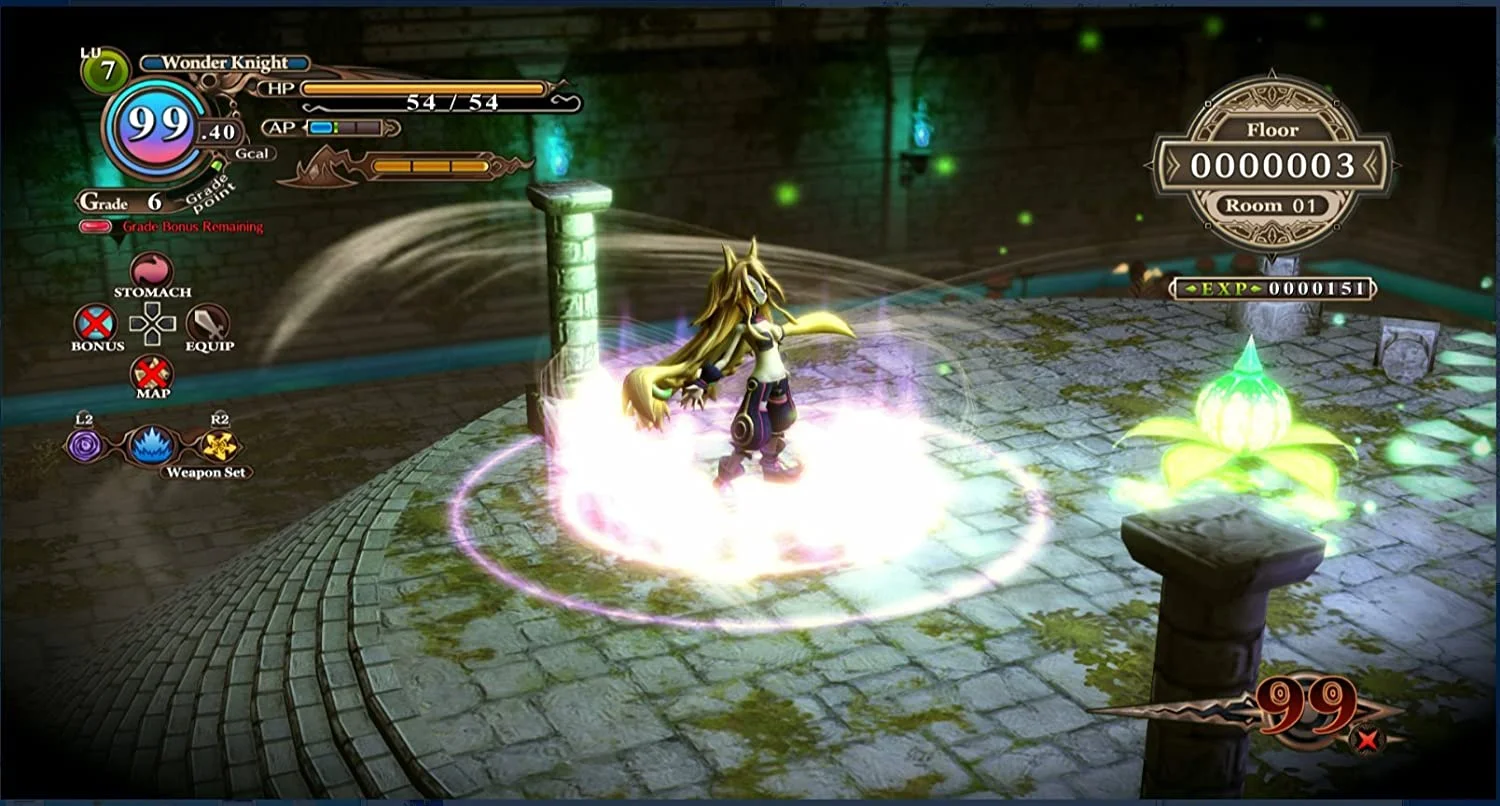Open the Floor 0000003 panel
This screenshot has height=806, width=1500.
tap(1276, 167)
